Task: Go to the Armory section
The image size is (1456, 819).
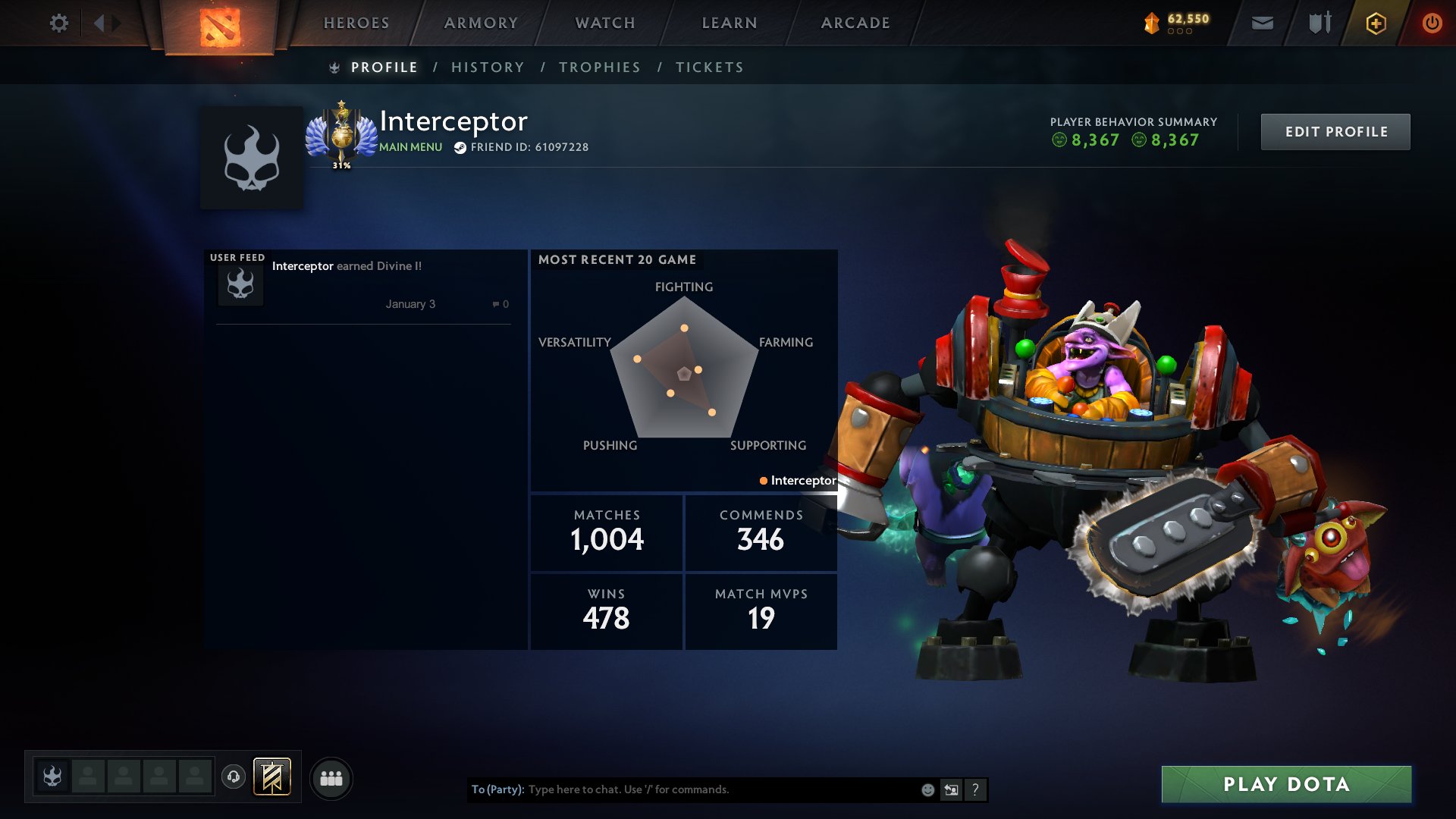Action: click(481, 23)
